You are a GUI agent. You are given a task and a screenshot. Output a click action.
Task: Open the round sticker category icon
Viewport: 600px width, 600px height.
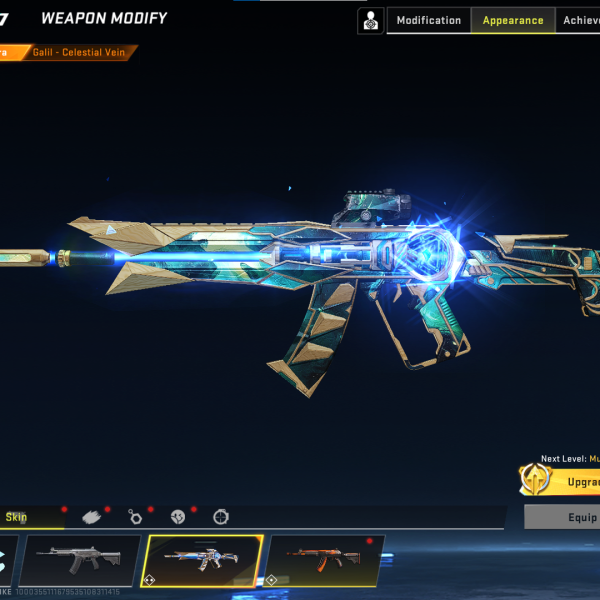(x=178, y=517)
